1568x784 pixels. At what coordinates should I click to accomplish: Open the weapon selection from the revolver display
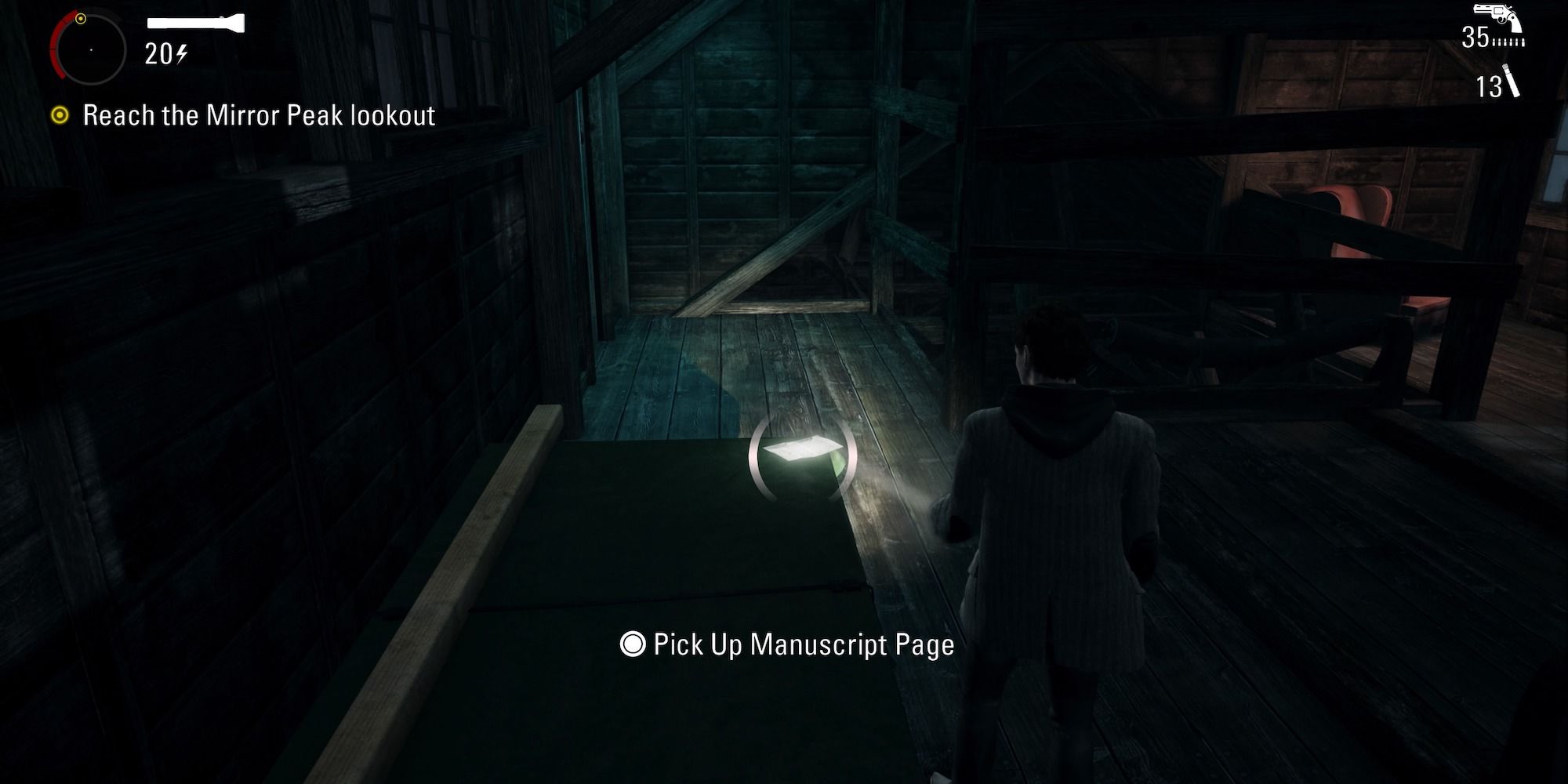1494,14
